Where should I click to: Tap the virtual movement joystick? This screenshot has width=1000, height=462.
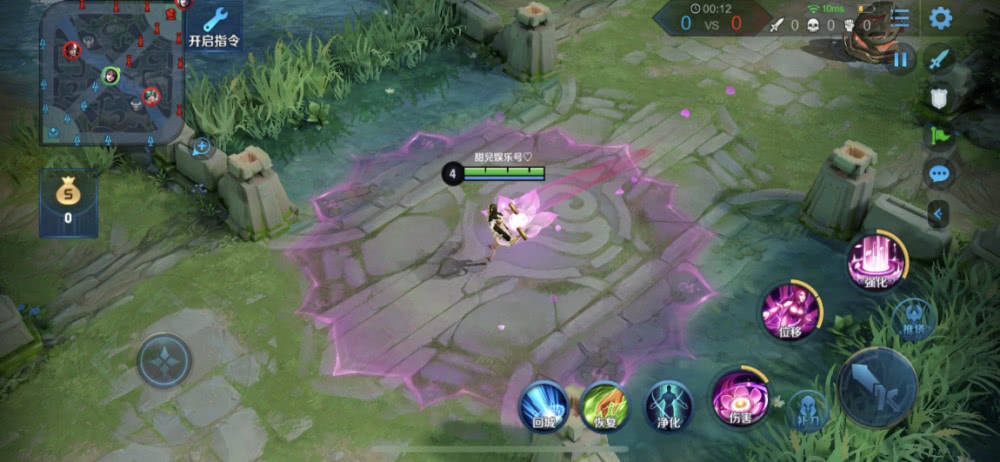point(164,360)
